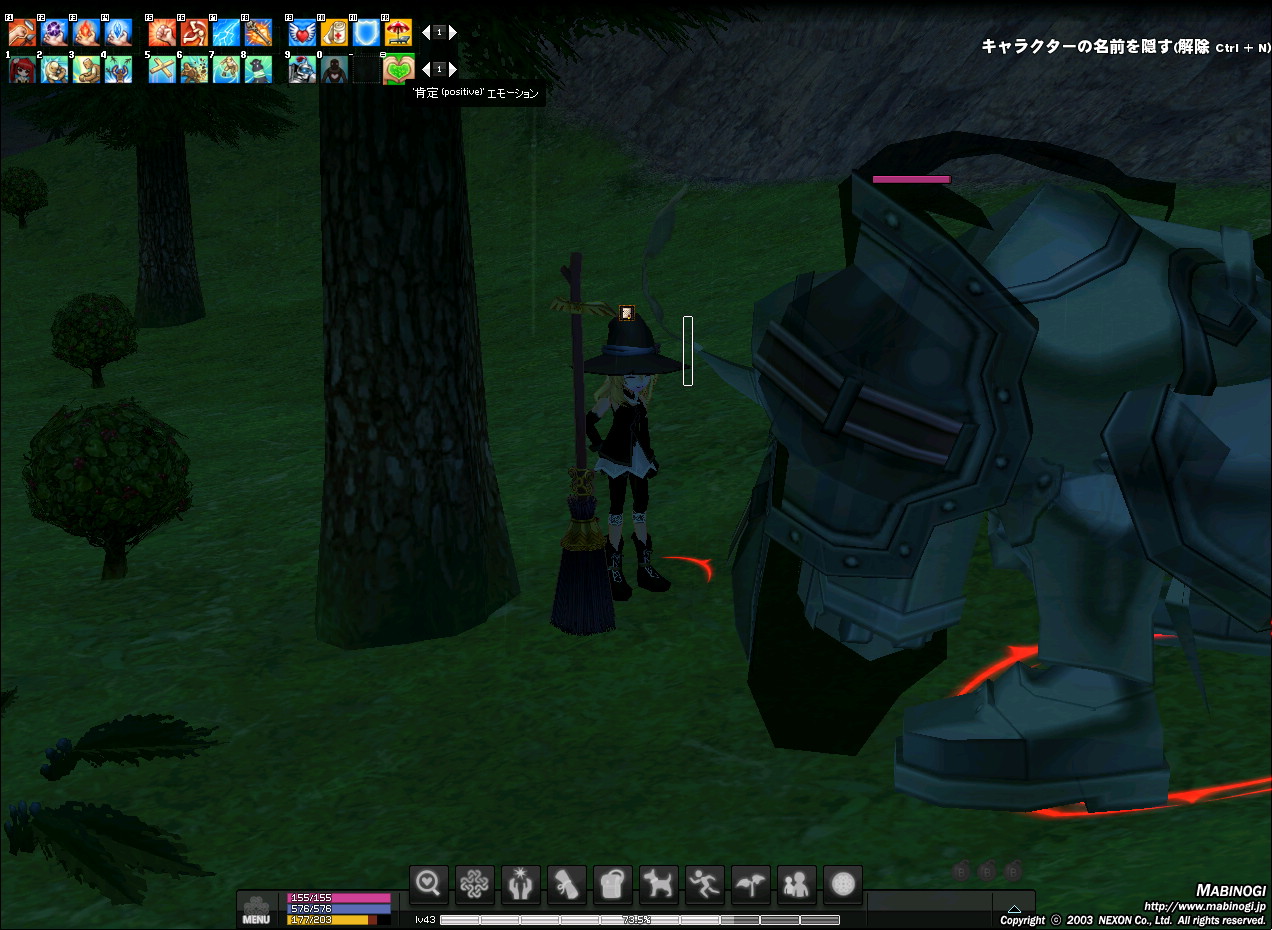Open the MENU button
The image size is (1272, 930).
(256, 910)
